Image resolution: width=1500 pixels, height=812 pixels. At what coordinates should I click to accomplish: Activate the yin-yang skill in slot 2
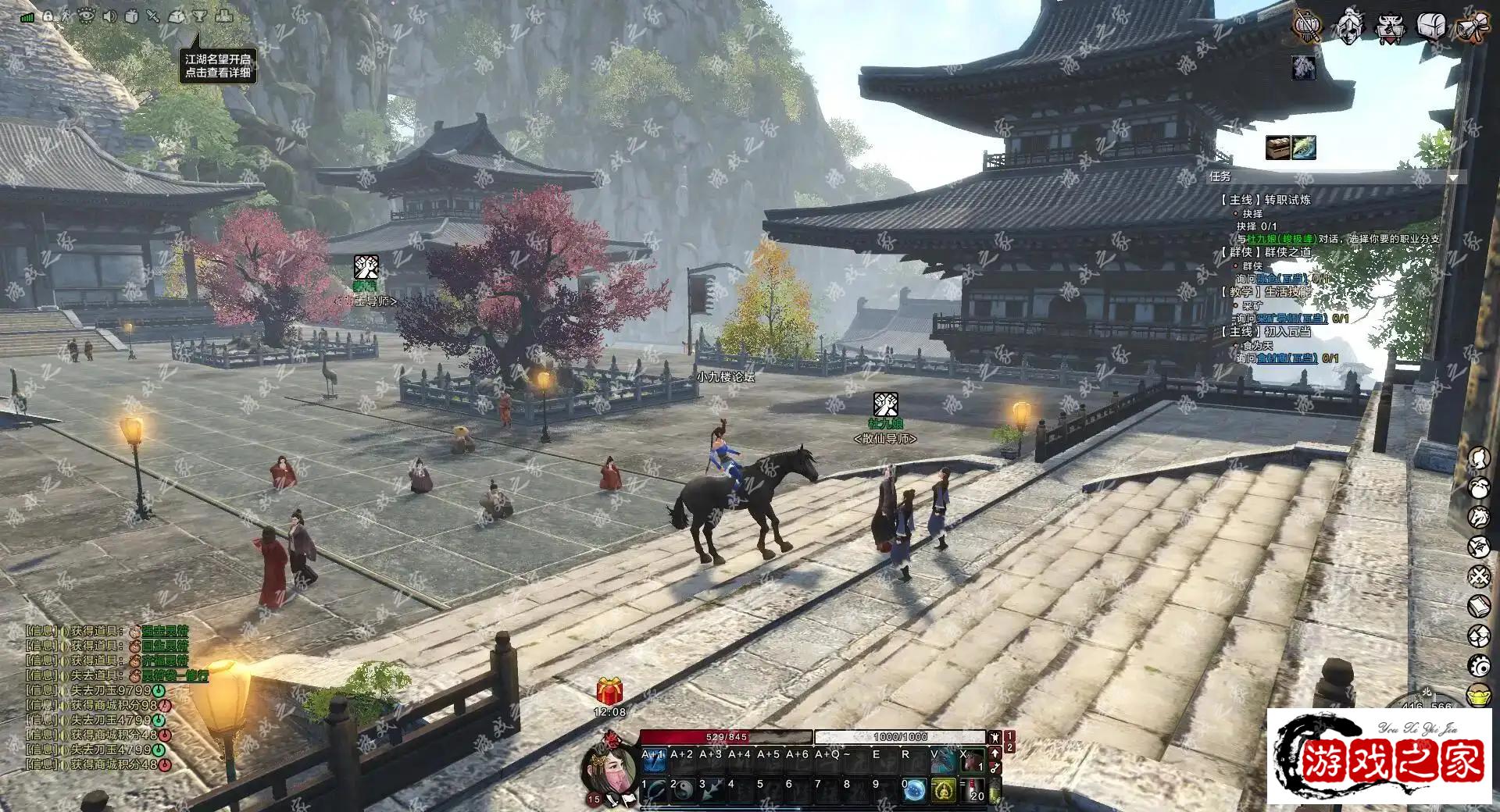(x=682, y=790)
